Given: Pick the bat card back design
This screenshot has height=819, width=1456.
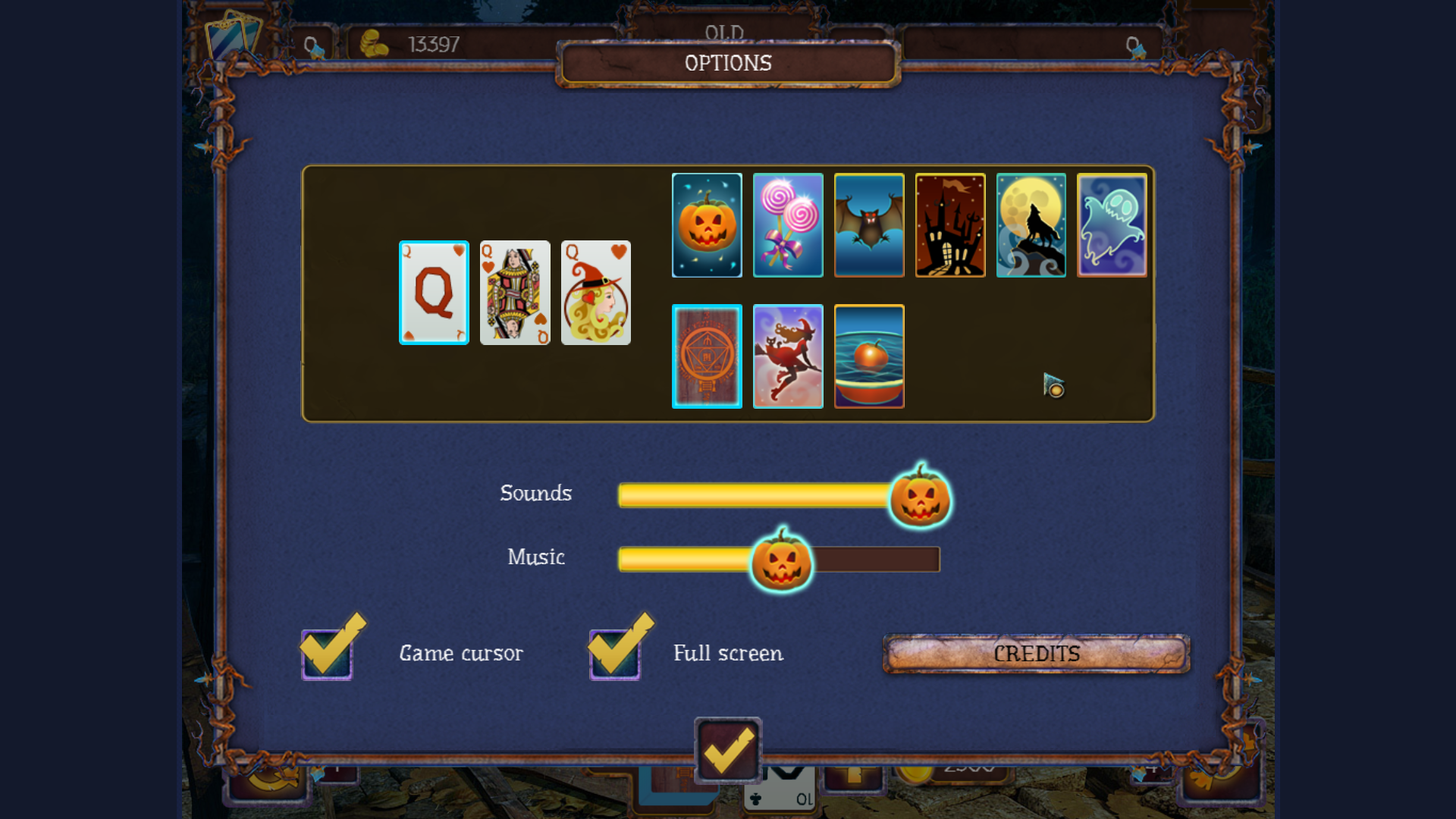Looking at the screenshot, I should point(869,224).
